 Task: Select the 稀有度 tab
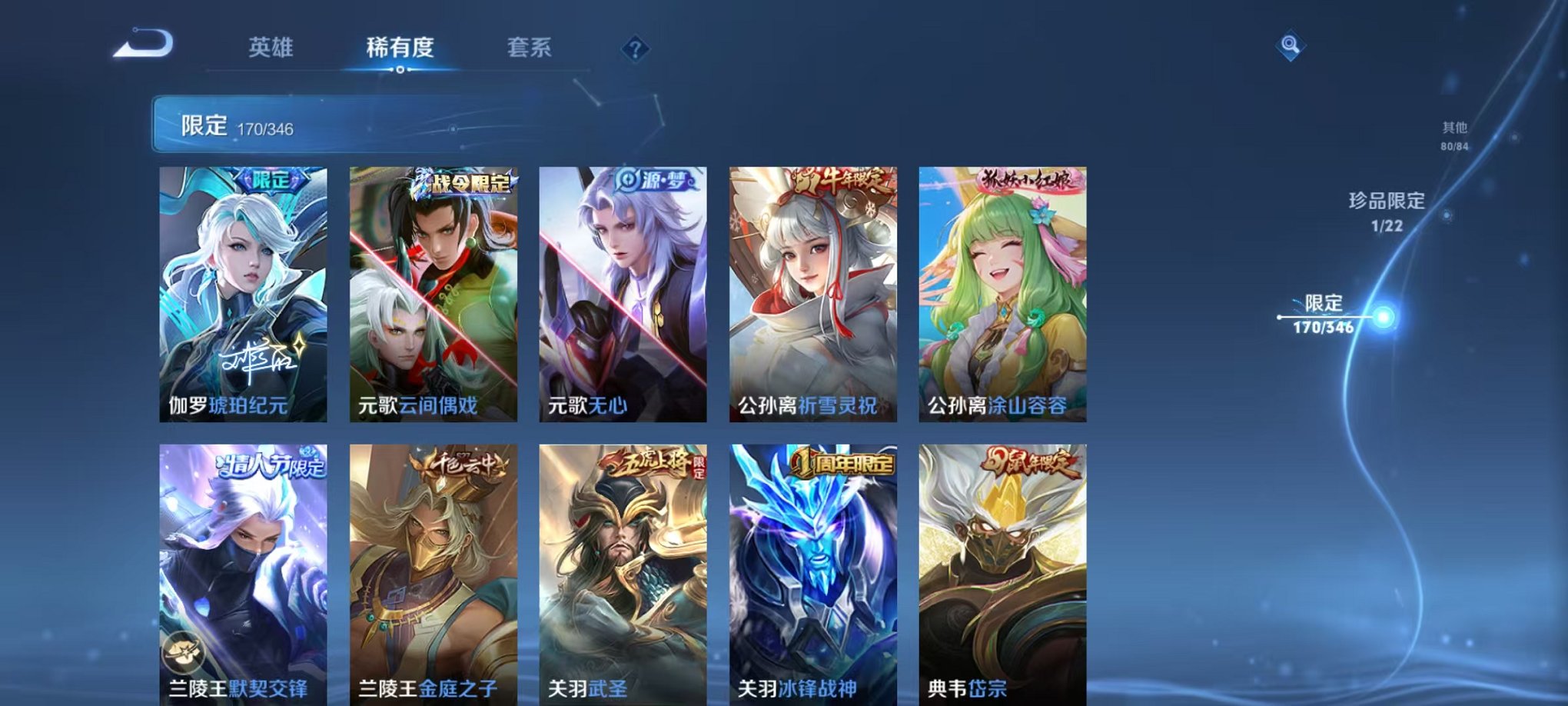click(x=398, y=48)
